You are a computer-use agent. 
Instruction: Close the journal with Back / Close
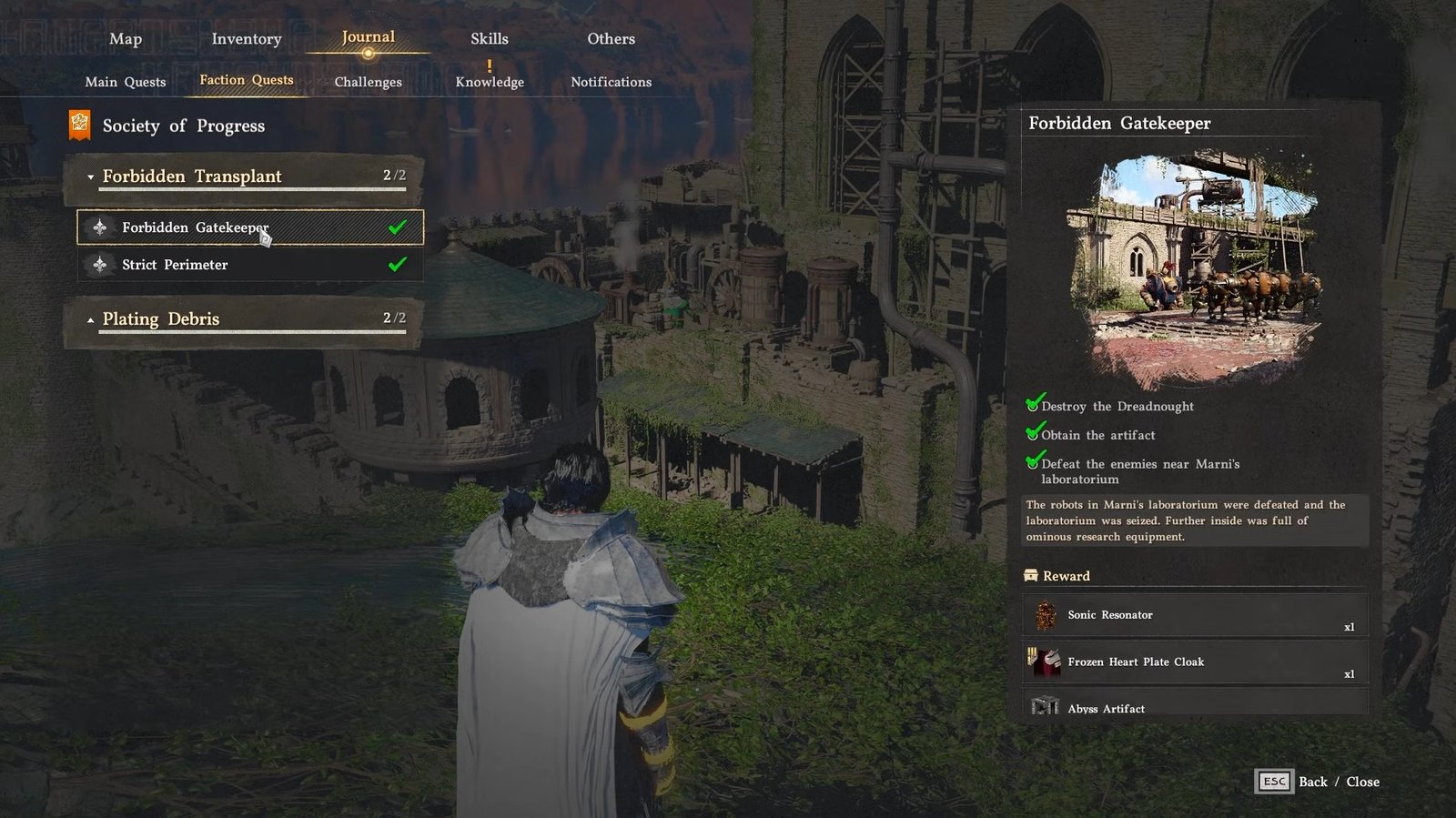click(x=1318, y=782)
